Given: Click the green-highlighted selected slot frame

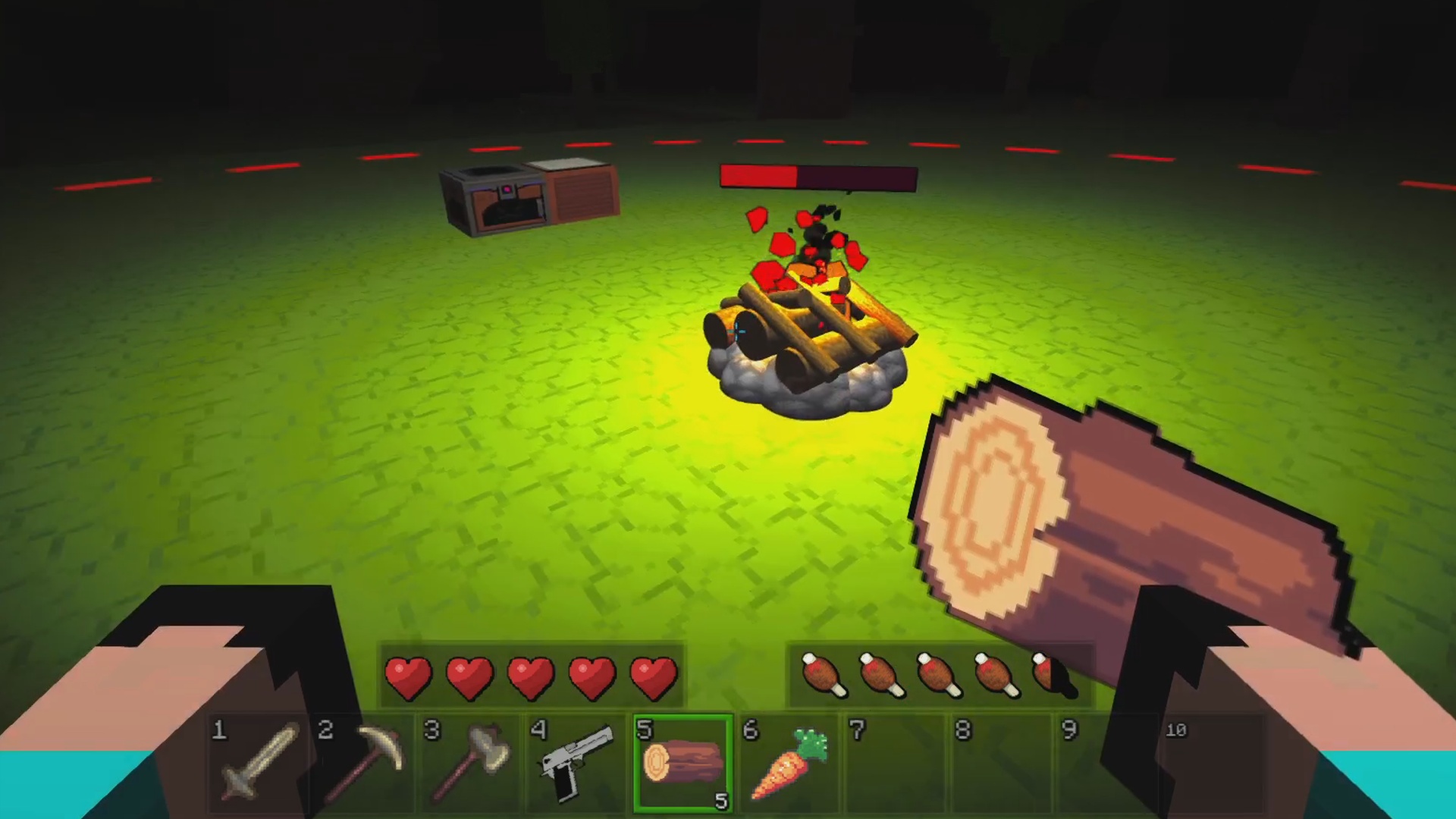Looking at the screenshot, I should (681, 762).
